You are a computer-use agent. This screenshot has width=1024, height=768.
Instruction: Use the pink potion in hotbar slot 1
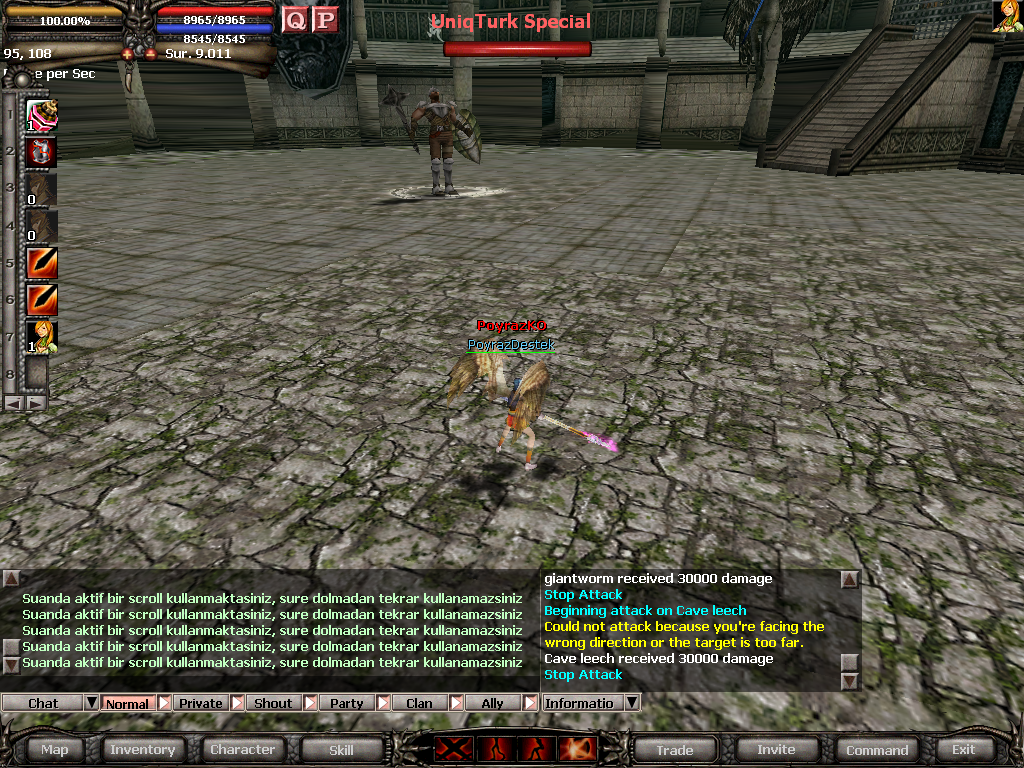(41, 115)
